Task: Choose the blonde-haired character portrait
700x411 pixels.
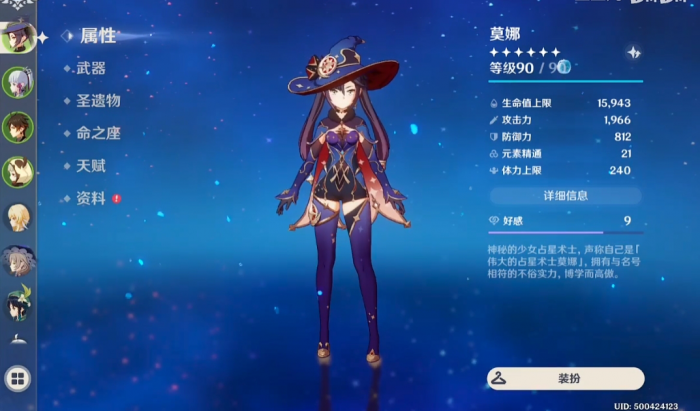Action: click(17, 218)
